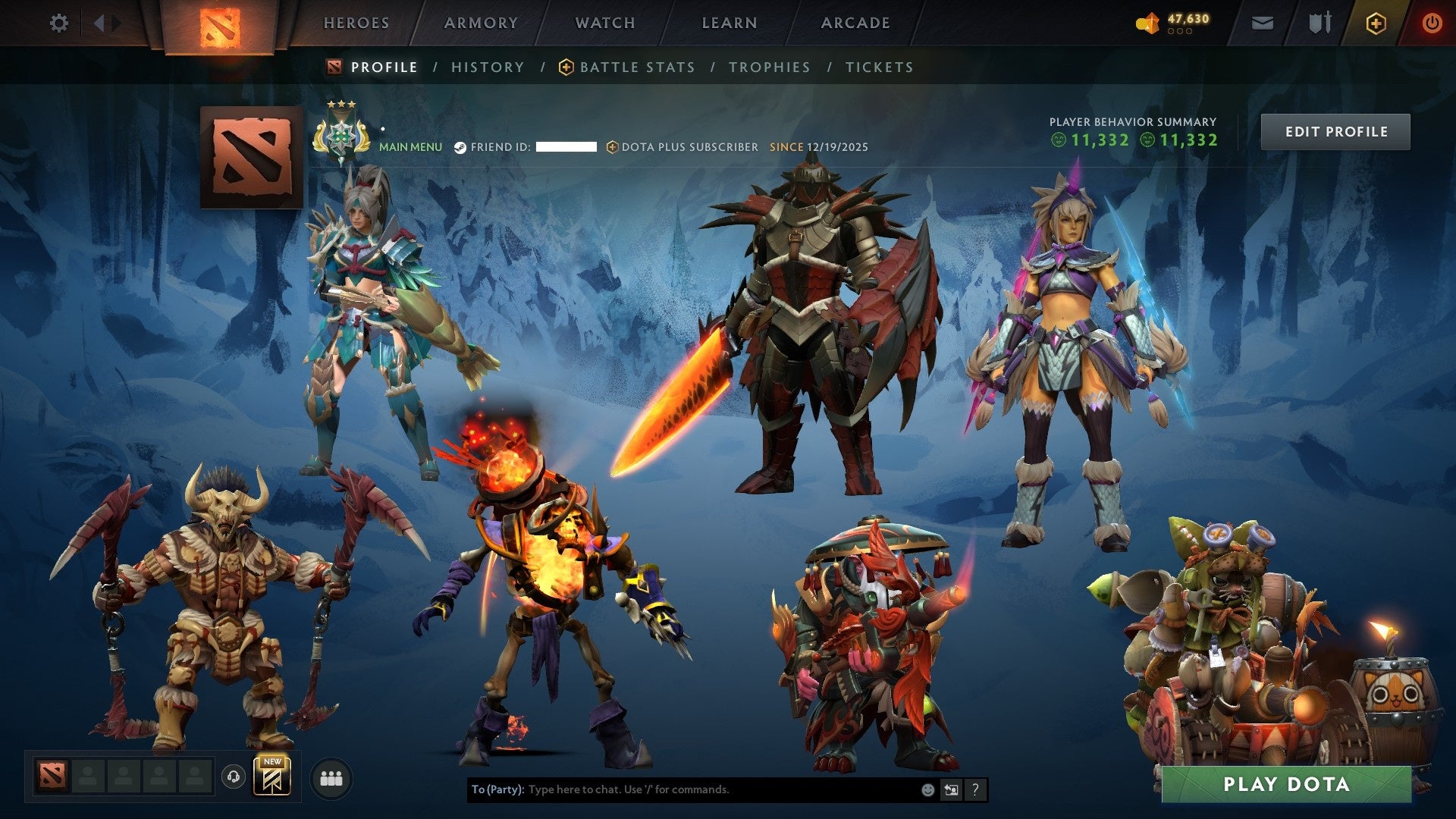Click the EDIT PROFILE button
Screen dimensions: 1456x819
click(1335, 130)
